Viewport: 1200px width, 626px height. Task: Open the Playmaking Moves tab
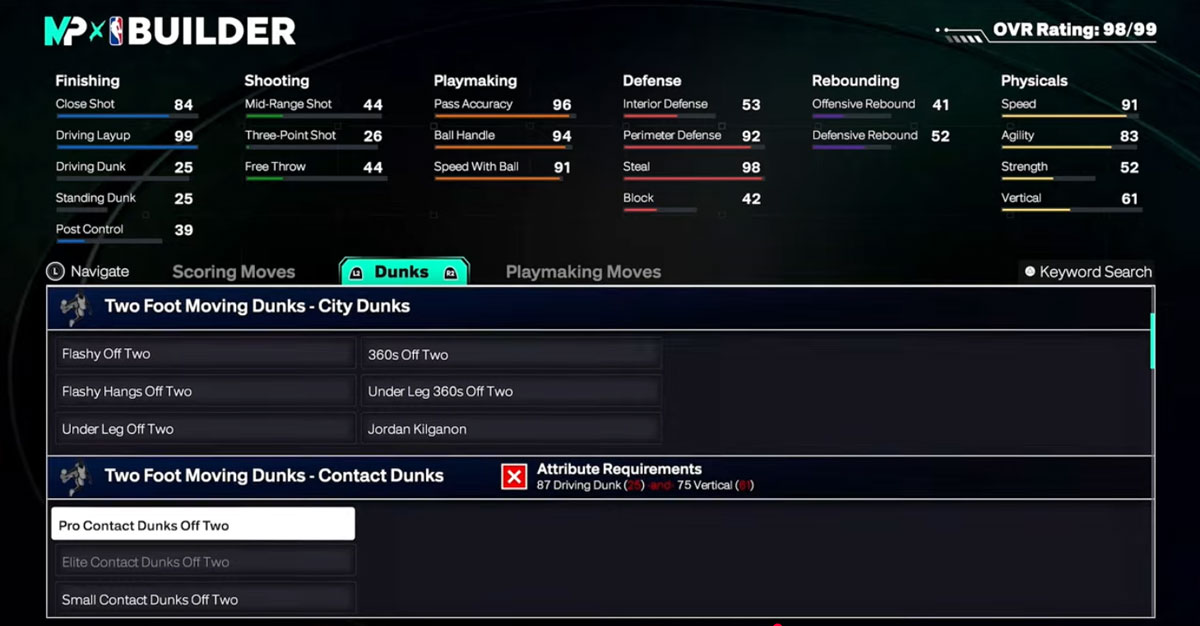click(583, 272)
